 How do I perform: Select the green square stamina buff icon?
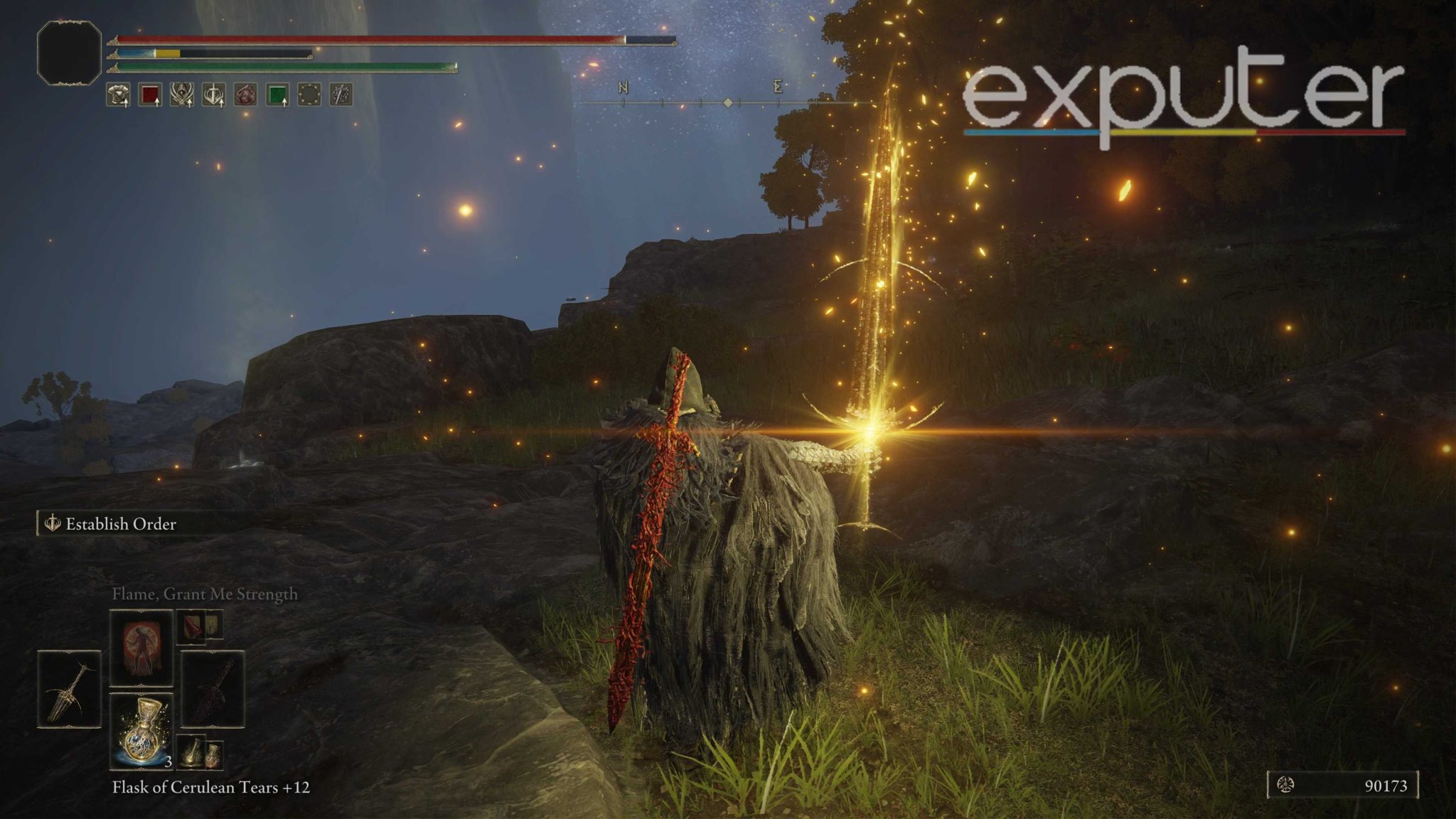[277, 95]
